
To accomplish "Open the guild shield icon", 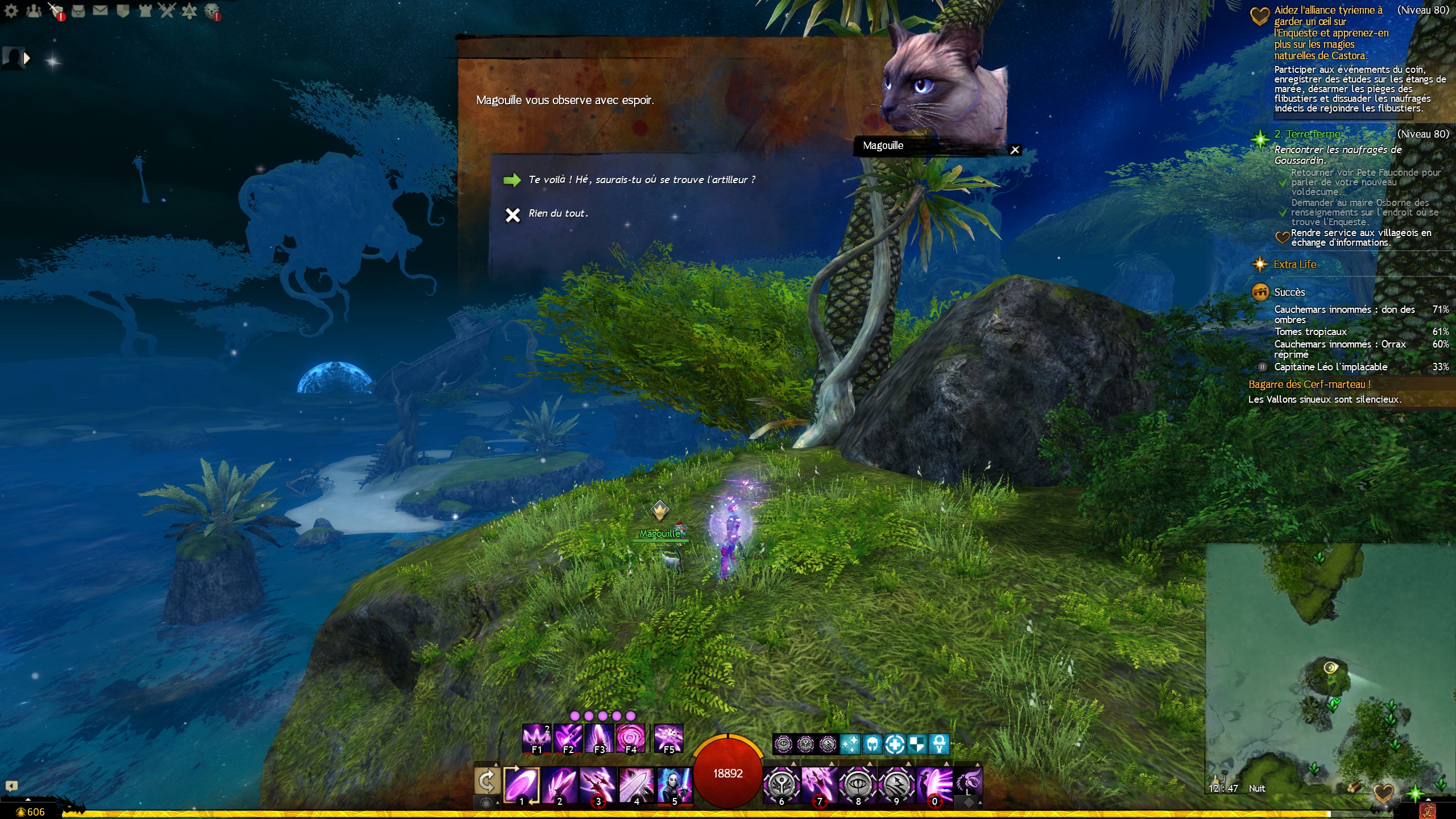I will point(122,10).
